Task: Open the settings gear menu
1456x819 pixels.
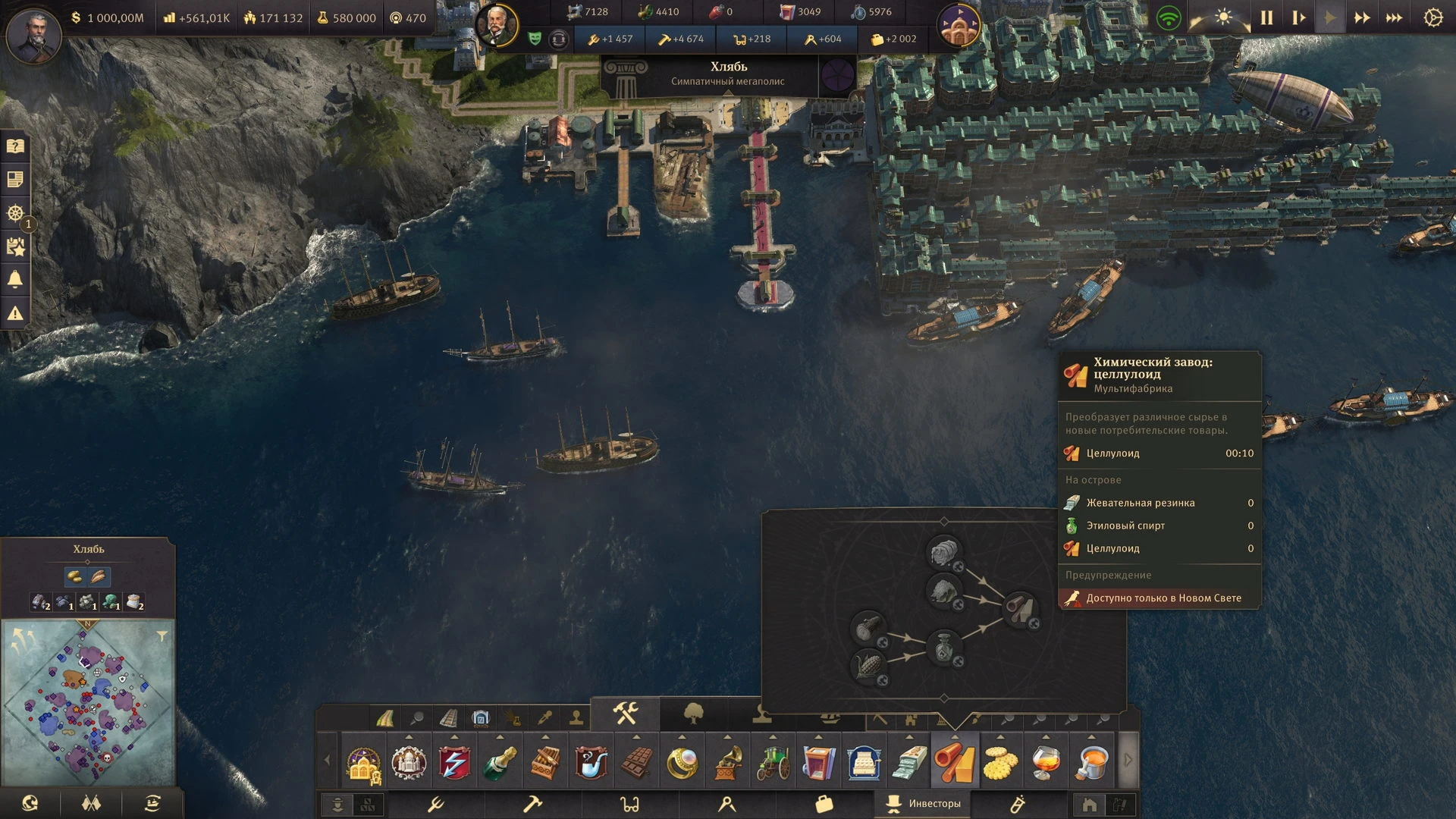Action: (1432, 17)
